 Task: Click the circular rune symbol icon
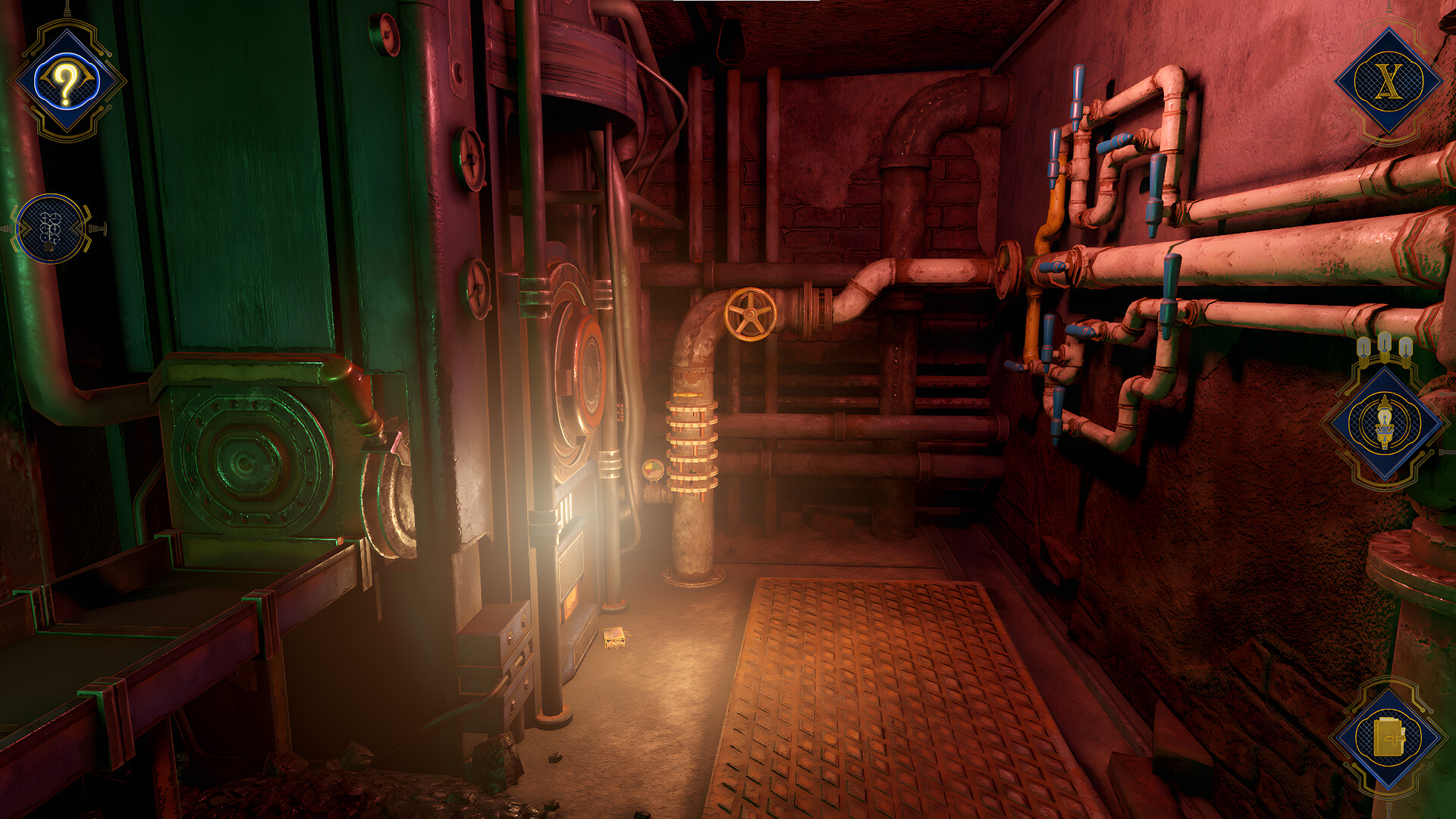click(51, 228)
